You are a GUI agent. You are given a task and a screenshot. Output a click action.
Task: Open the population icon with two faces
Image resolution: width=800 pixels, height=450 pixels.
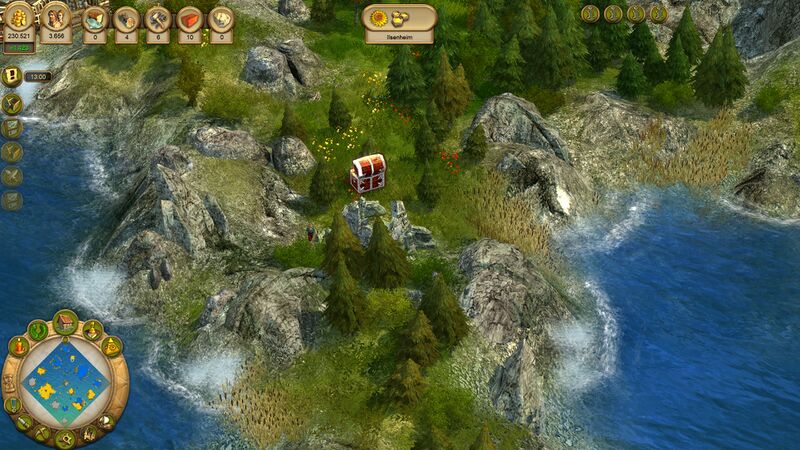[x=56, y=17]
